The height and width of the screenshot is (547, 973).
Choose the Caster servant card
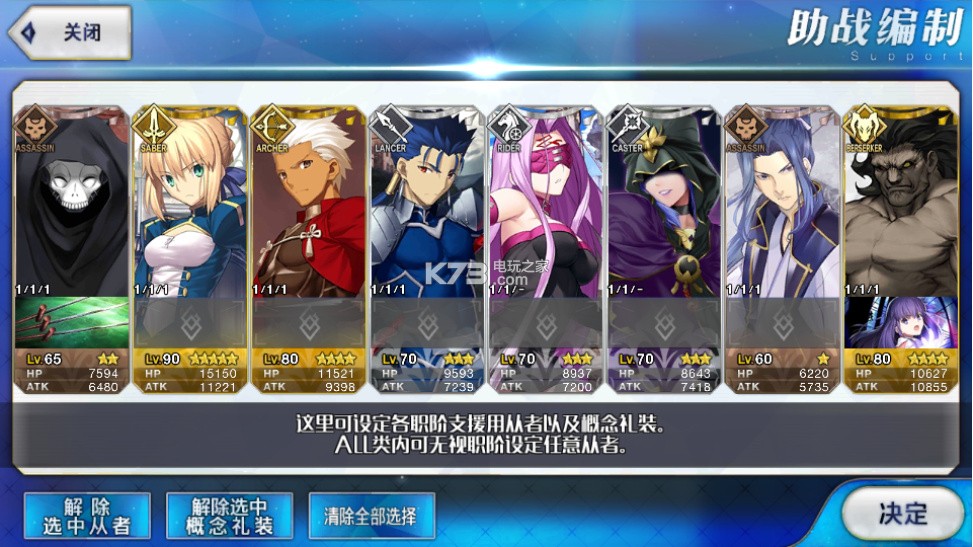pyautogui.click(x=664, y=210)
